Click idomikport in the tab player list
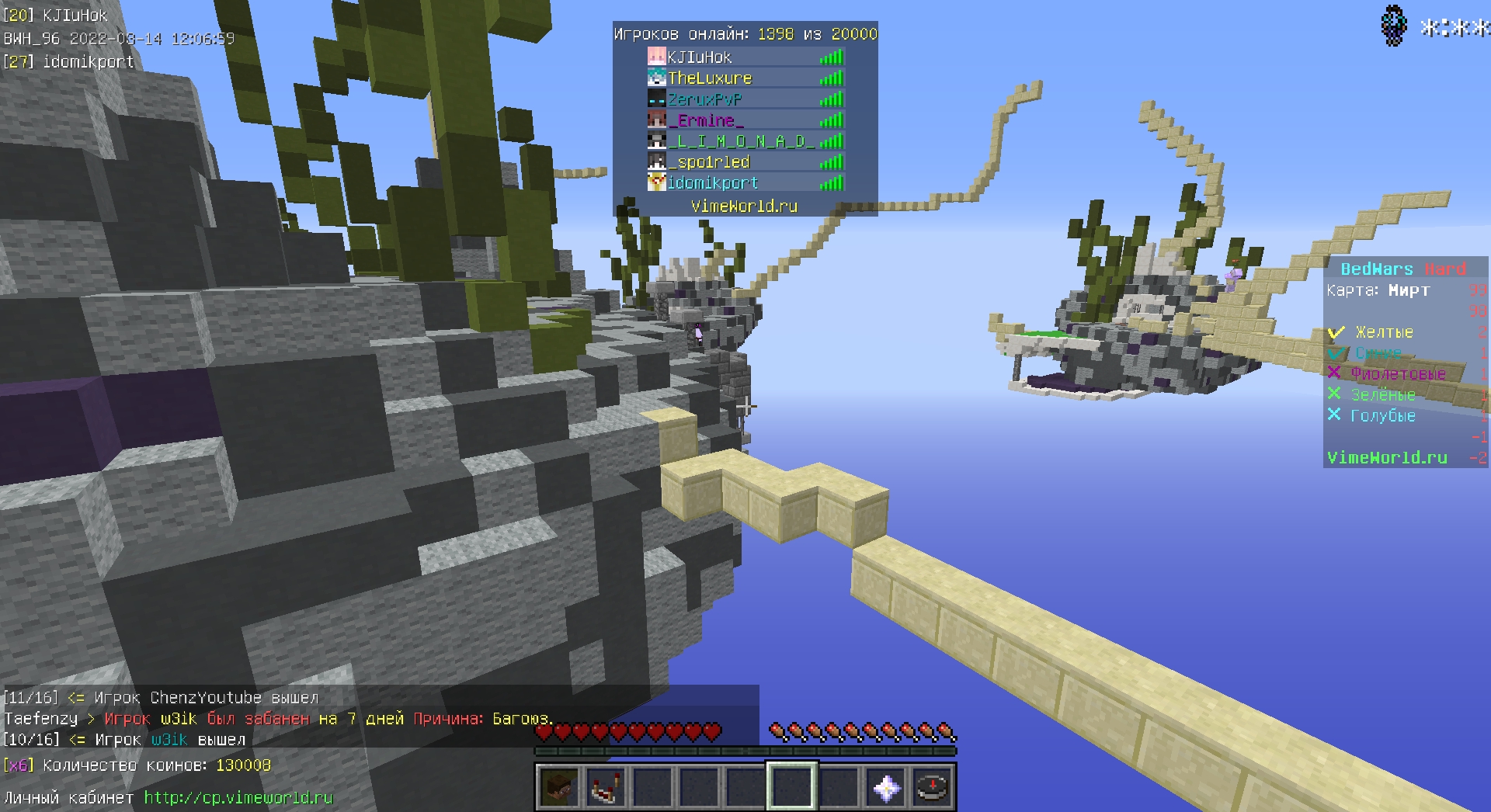The width and height of the screenshot is (1491, 812). pyautogui.click(x=712, y=183)
